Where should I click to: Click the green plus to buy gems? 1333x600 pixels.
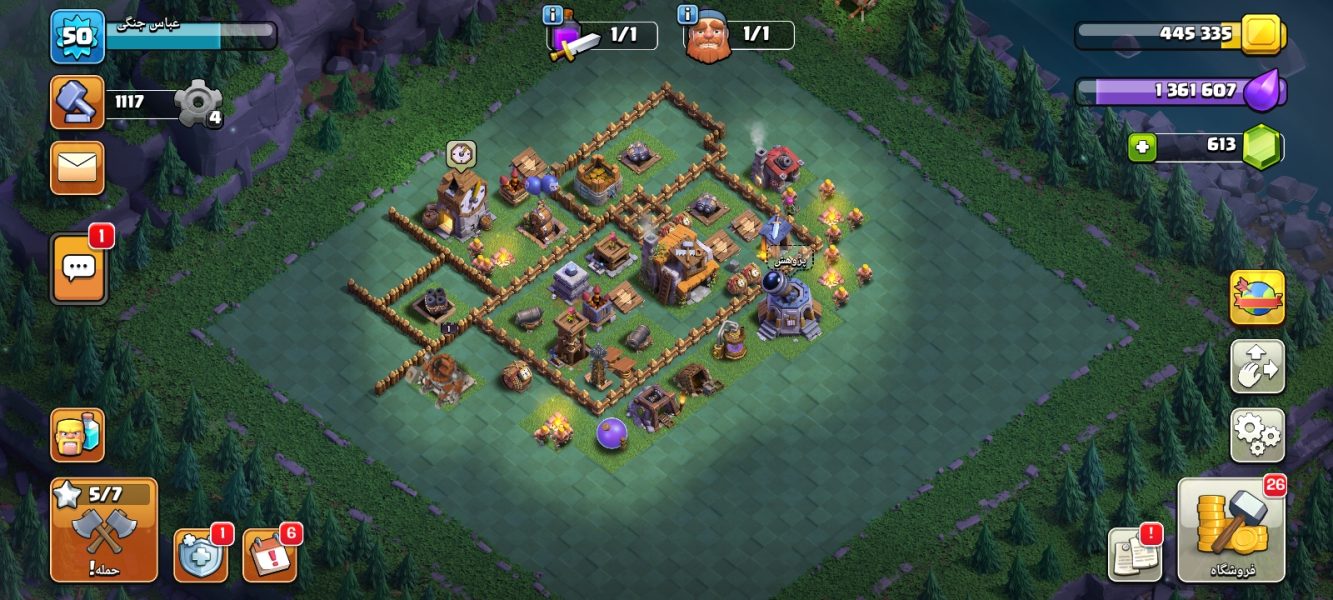pyautogui.click(x=1142, y=148)
